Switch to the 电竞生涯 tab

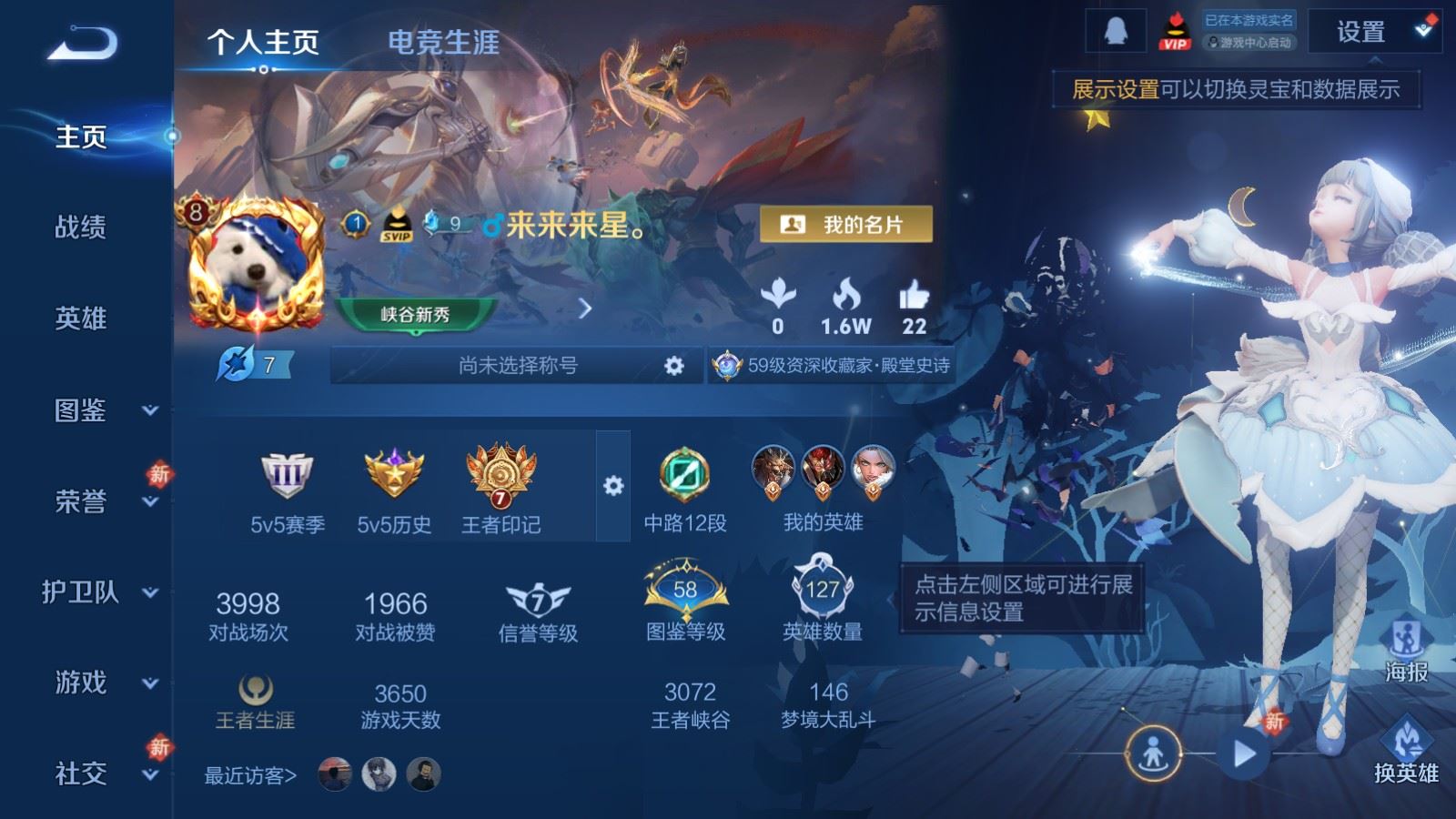[443, 42]
